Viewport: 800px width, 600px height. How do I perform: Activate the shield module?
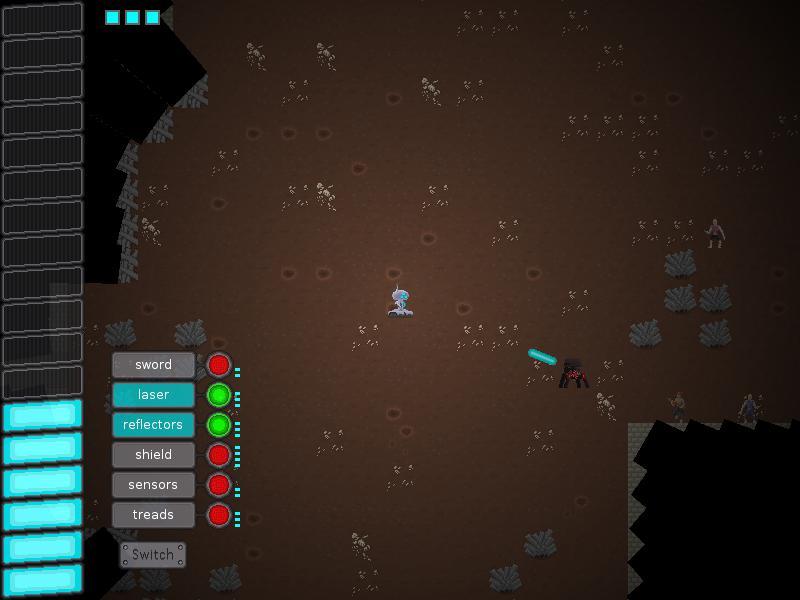(153, 455)
